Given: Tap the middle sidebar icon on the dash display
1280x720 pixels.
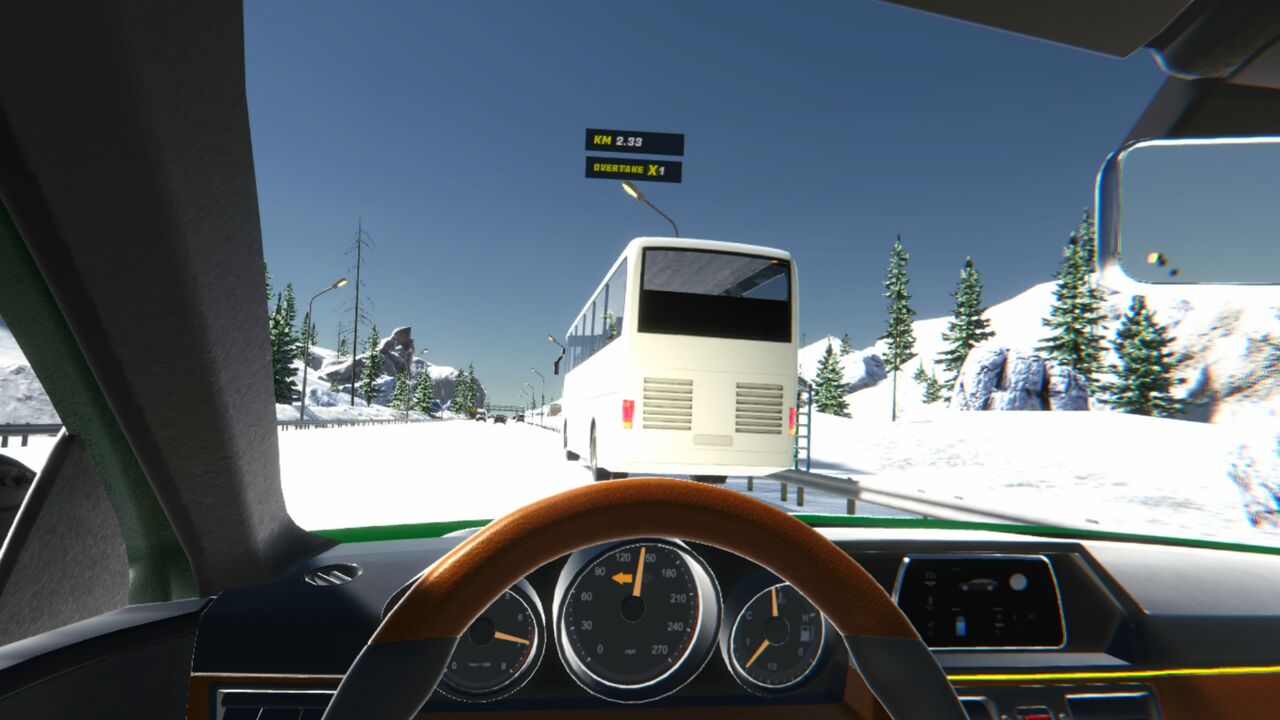Looking at the screenshot, I should (929, 602).
